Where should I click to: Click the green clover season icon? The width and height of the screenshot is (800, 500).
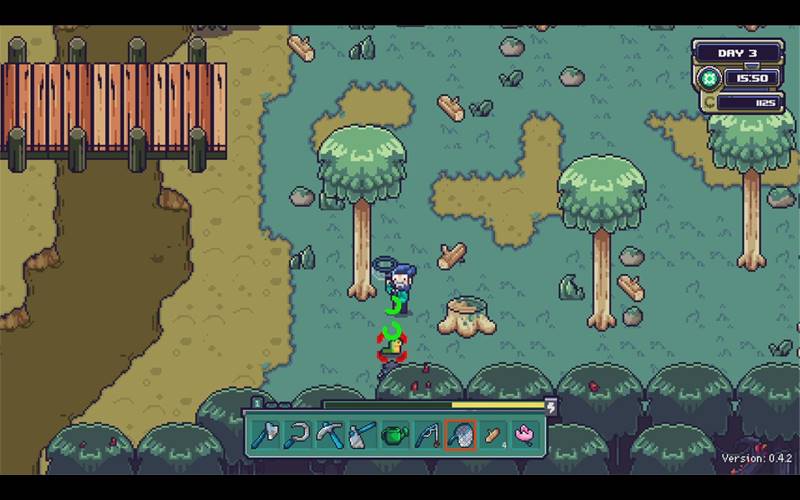click(710, 77)
